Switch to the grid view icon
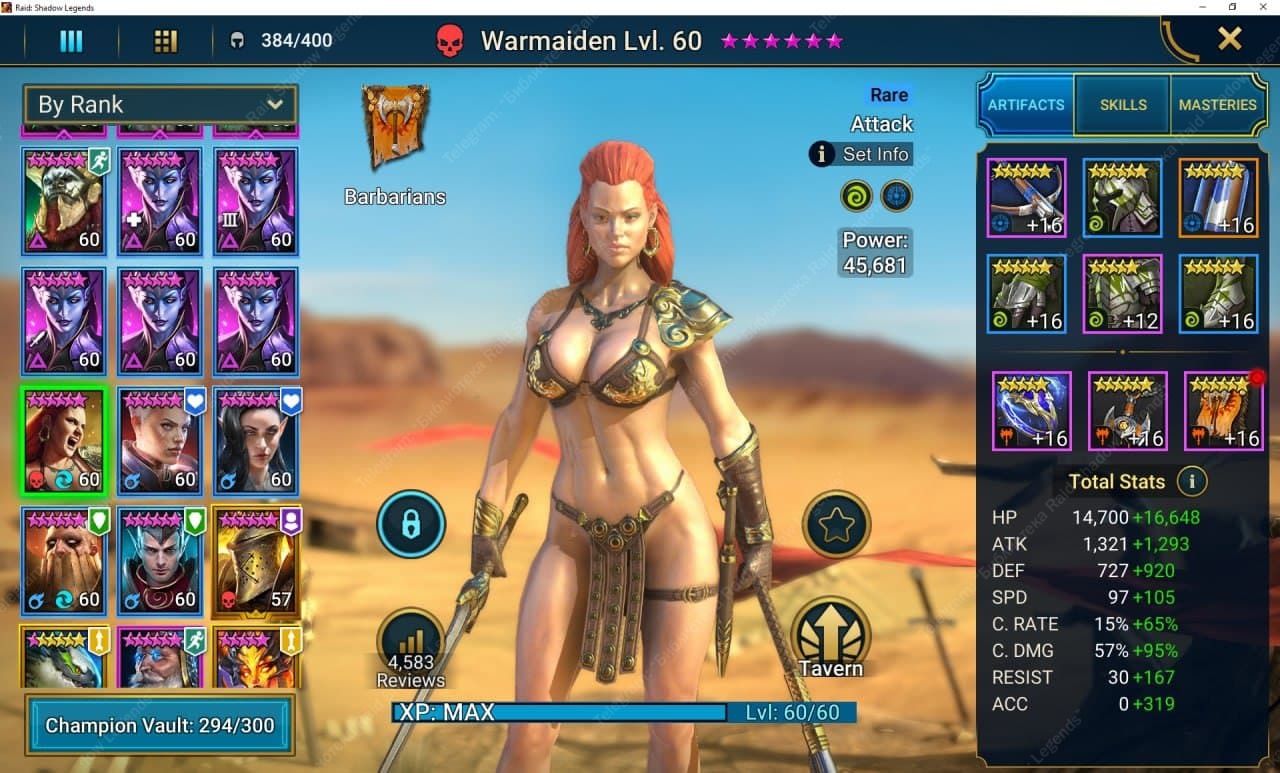 point(165,41)
